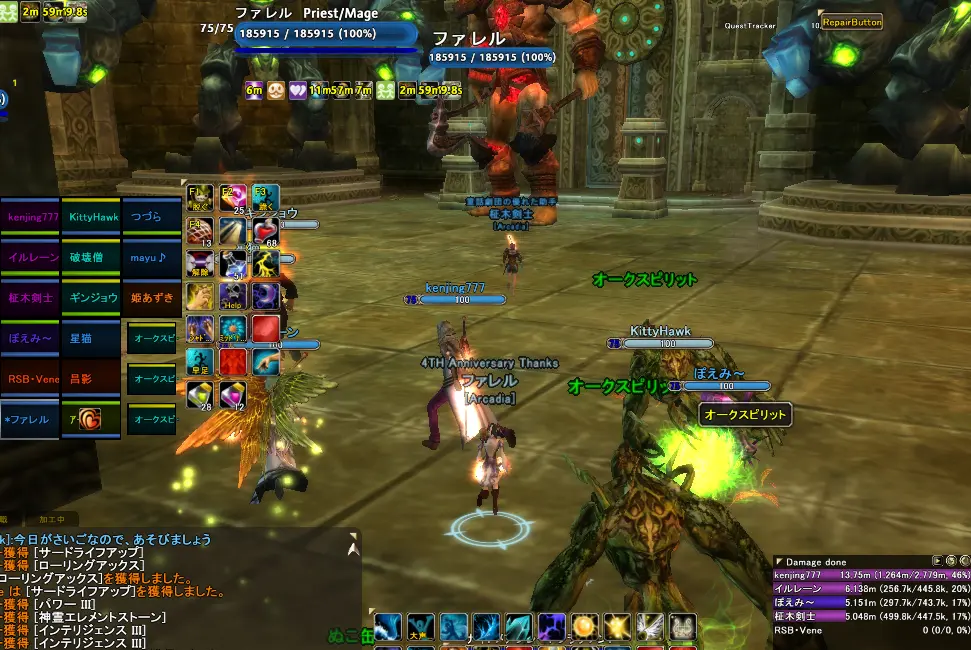Use the red heart potion with 68 charges
This screenshot has height=650, width=971.
pos(265,232)
